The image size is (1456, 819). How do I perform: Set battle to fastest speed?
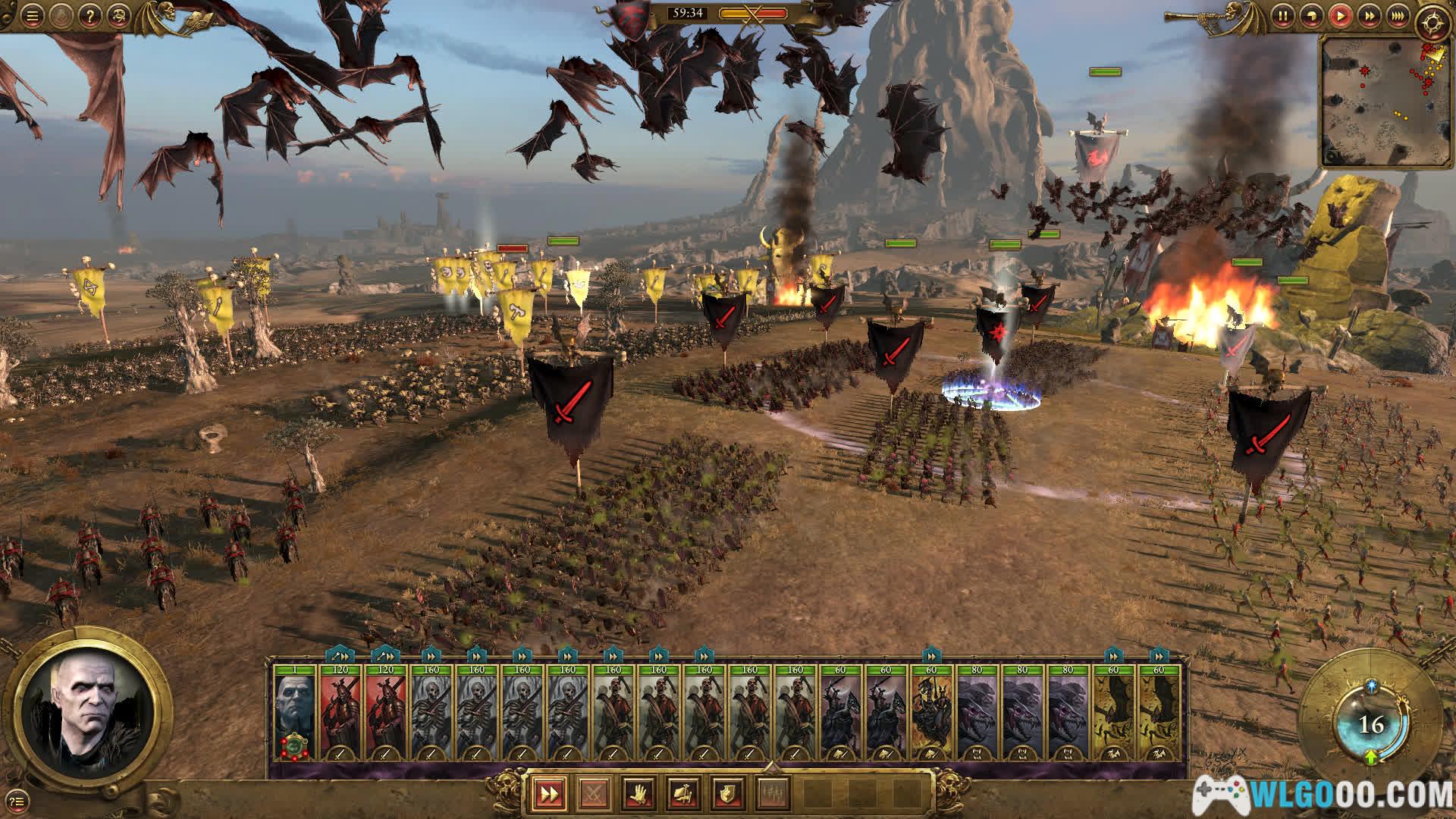(1397, 16)
